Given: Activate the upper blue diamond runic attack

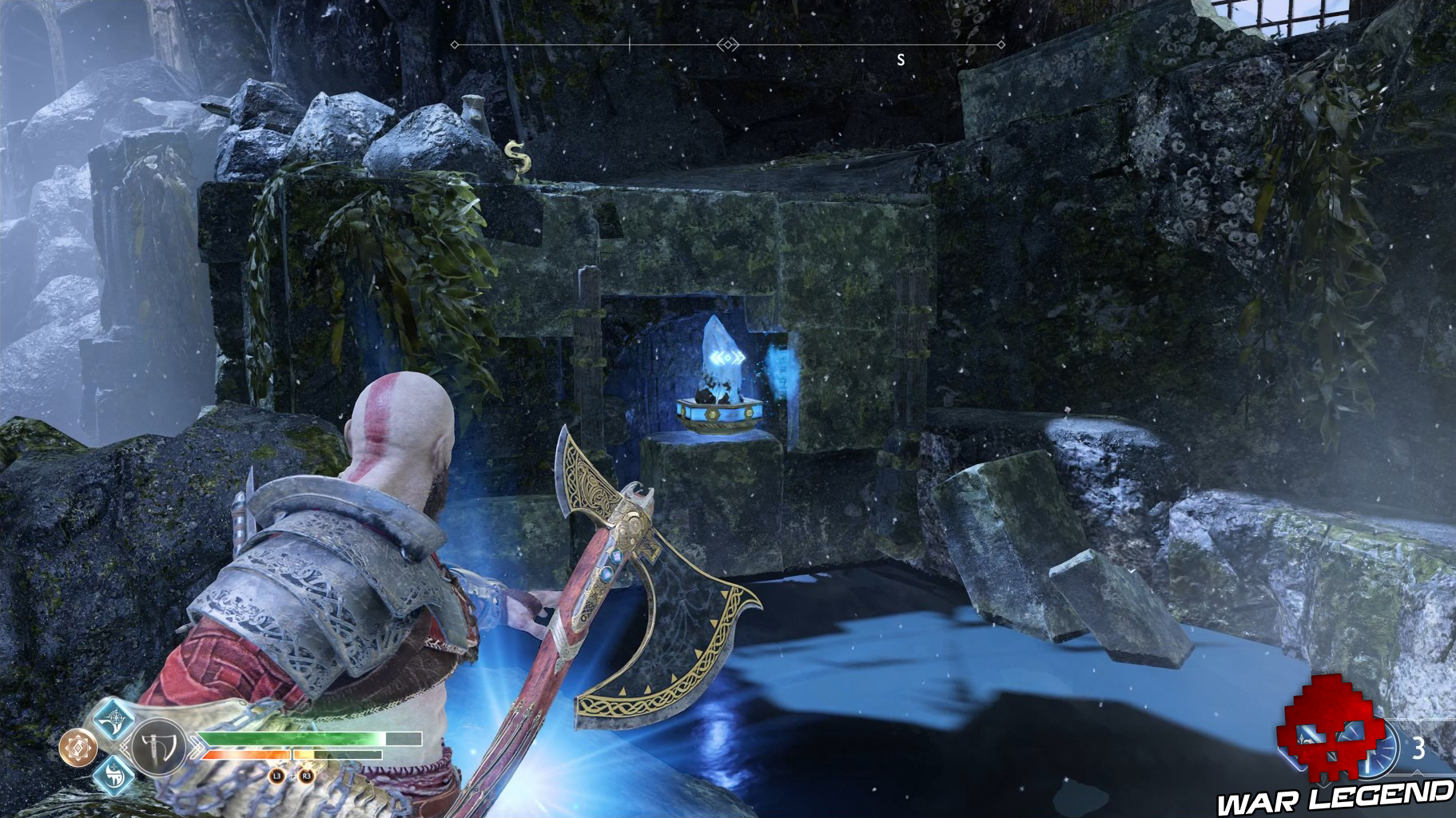Looking at the screenshot, I should pos(113,717).
